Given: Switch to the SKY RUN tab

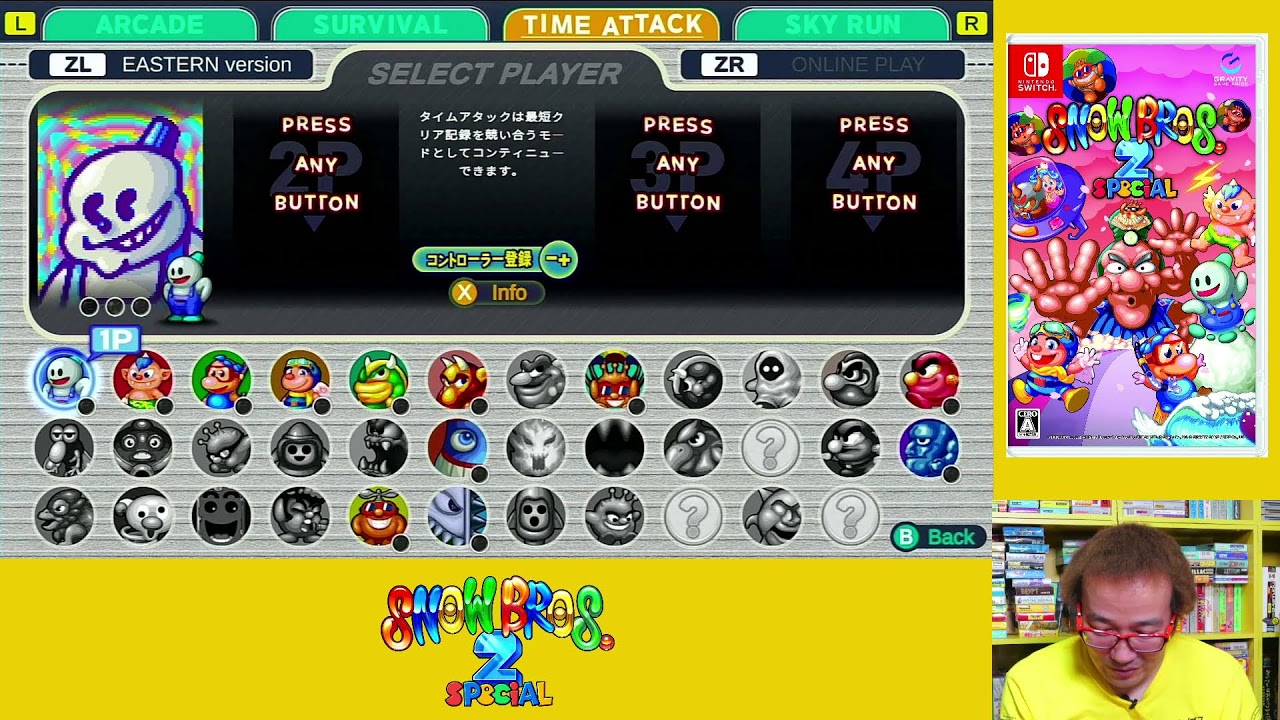Looking at the screenshot, I should pyautogui.click(x=840, y=24).
